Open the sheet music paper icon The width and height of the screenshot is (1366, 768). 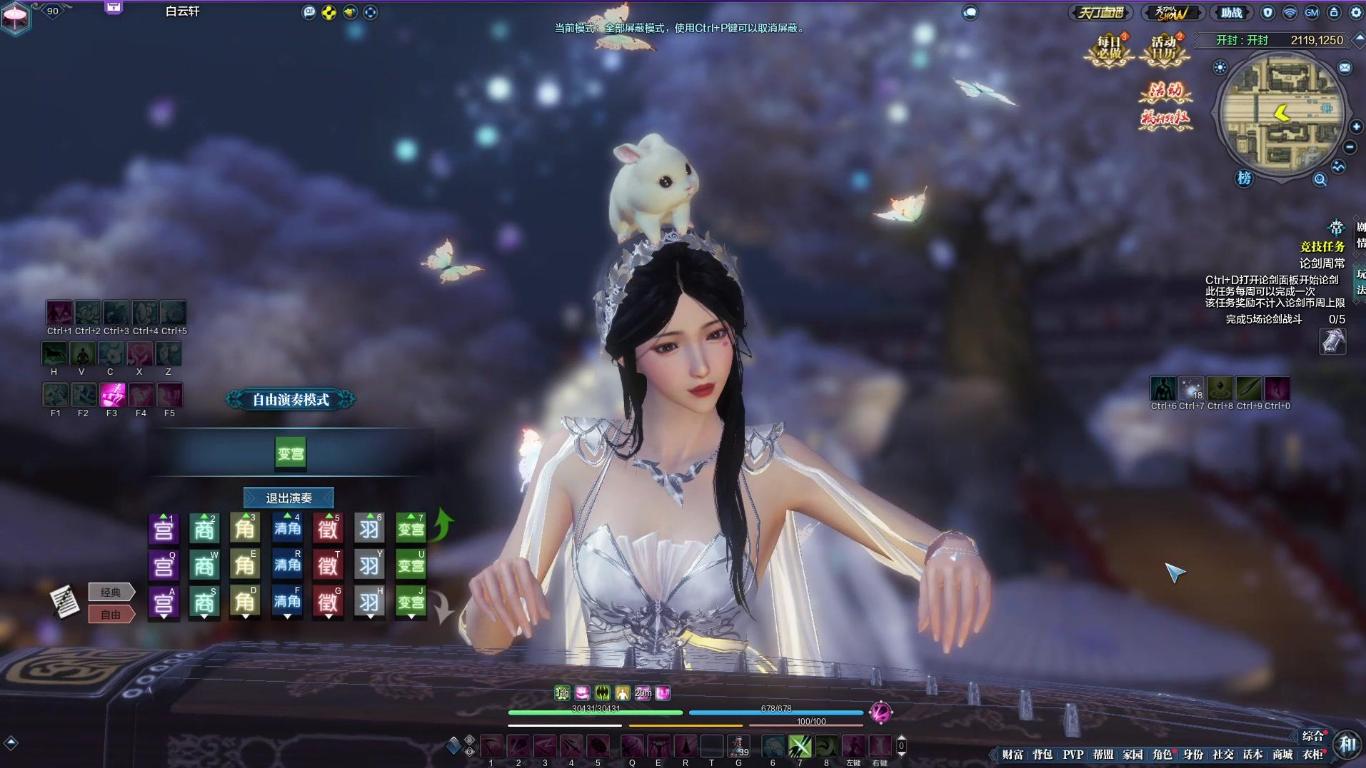coord(65,601)
